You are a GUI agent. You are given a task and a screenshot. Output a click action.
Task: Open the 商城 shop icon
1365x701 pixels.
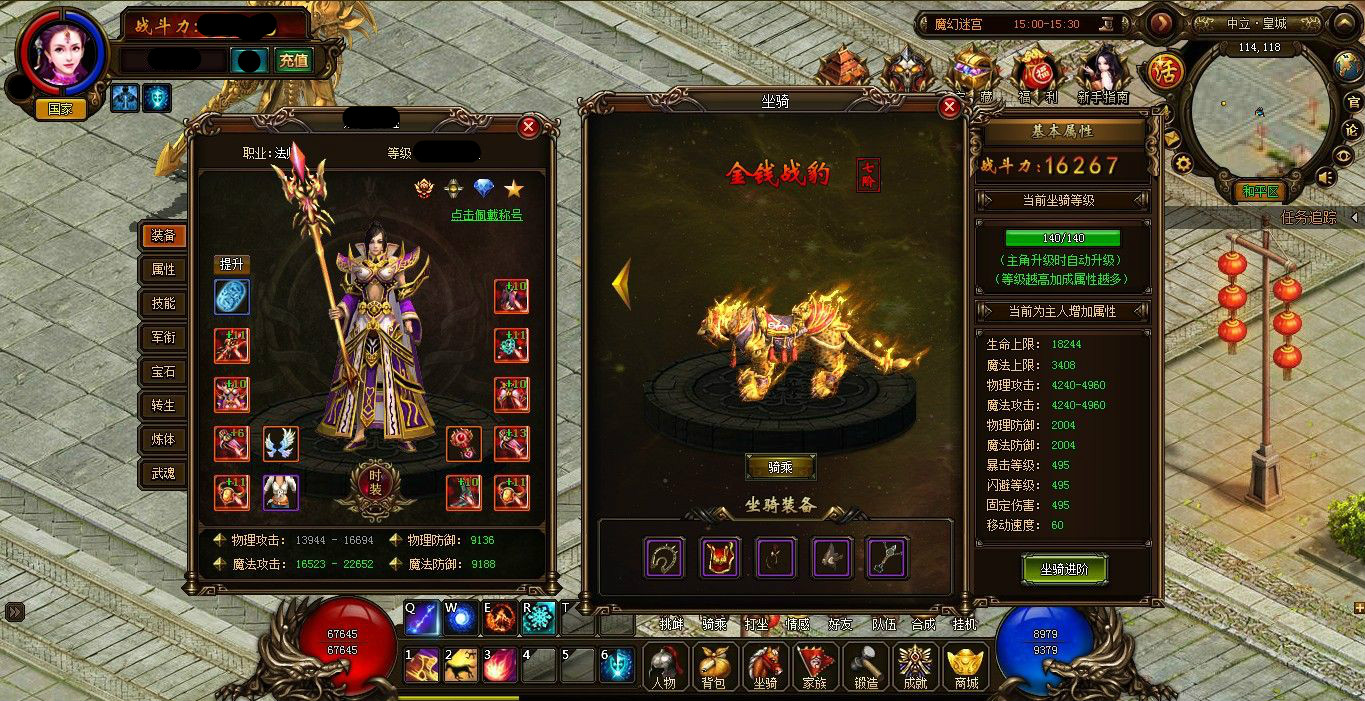click(967, 667)
